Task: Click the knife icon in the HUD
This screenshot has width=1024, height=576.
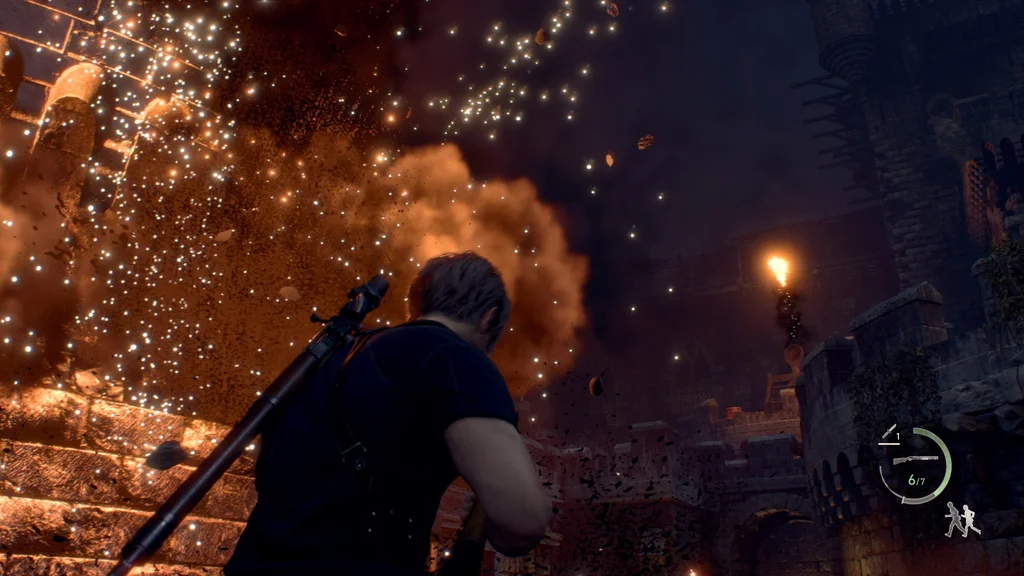Action: [x=888, y=433]
